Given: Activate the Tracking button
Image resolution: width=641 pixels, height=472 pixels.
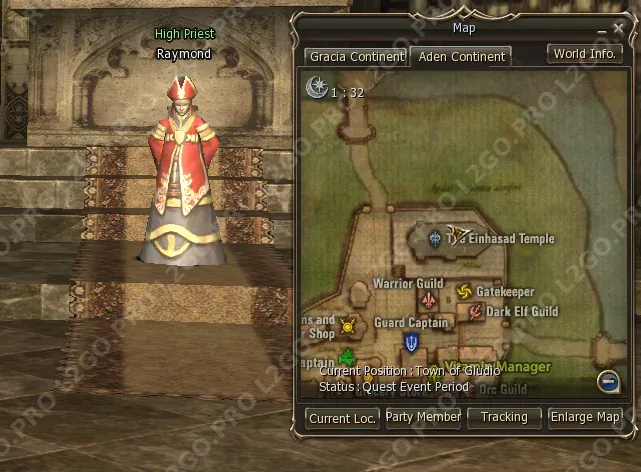Looking at the screenshot, I should [504, 417].
